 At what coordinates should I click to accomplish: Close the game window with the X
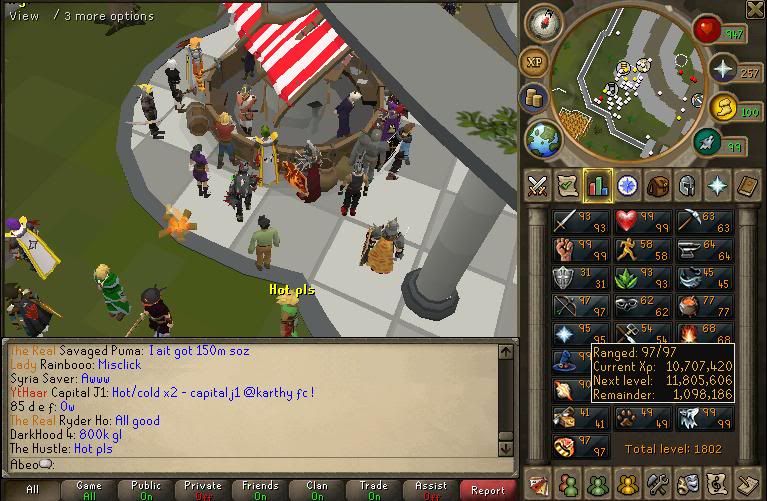point(755,10)
